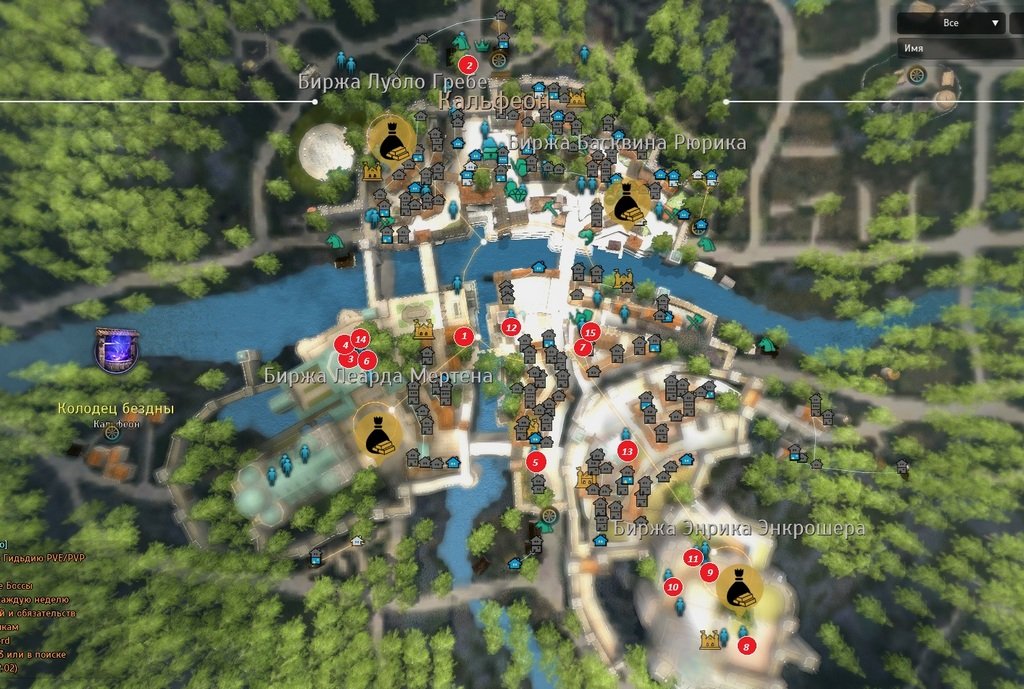The image size is (1024, 689).
Task: Select red map marker number 15
Action: coord(590,331)
